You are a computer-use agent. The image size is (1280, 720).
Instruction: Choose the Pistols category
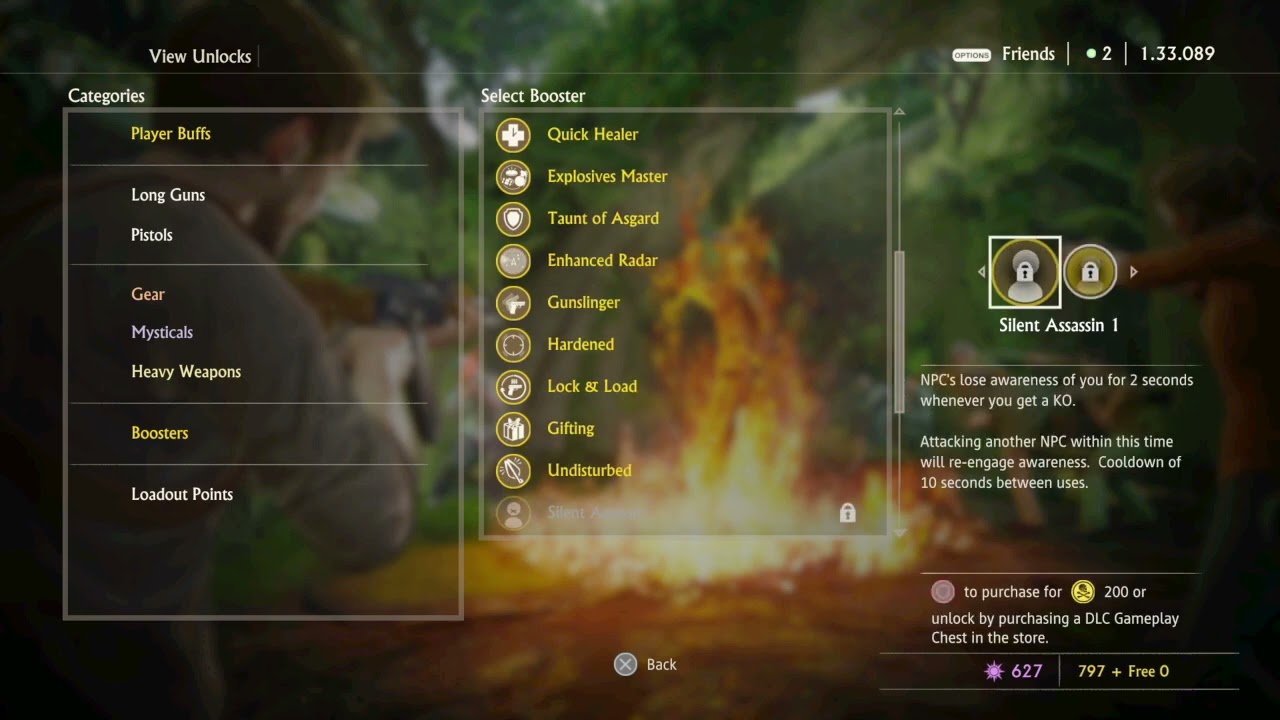152,235
